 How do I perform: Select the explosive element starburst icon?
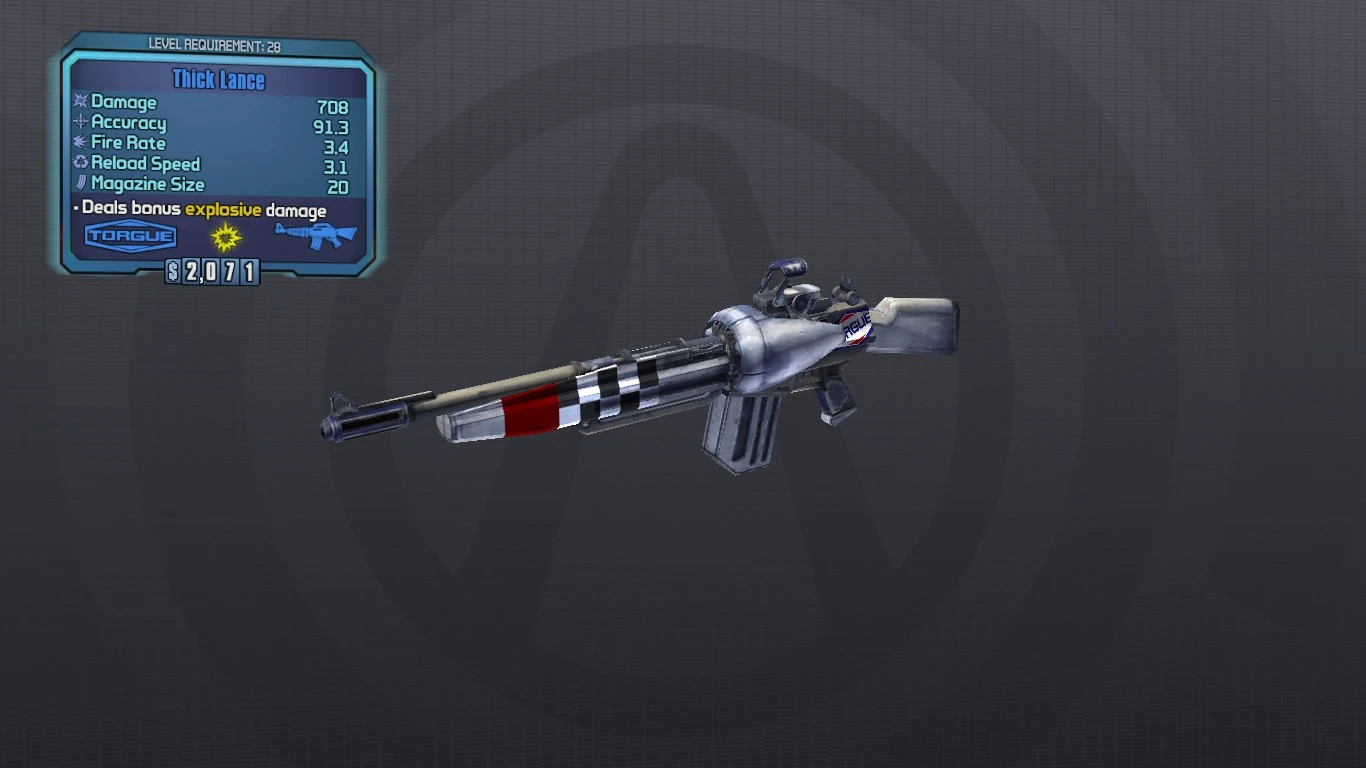[x=222, y=237]
